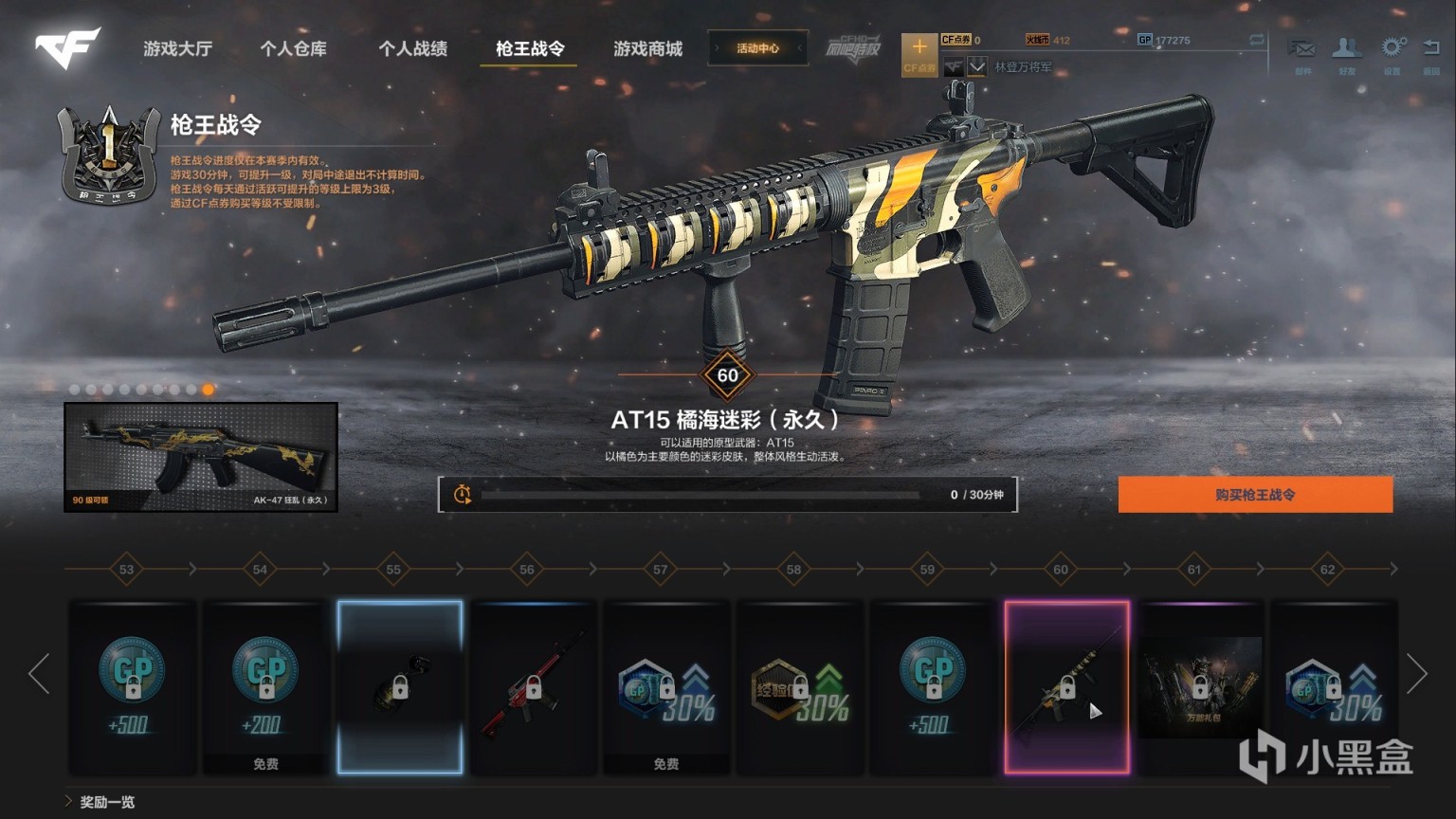The width and height of the screenshot is (1456, 819).
Task: Open the 好友 friends list
Action: [x=1347, y=51]
